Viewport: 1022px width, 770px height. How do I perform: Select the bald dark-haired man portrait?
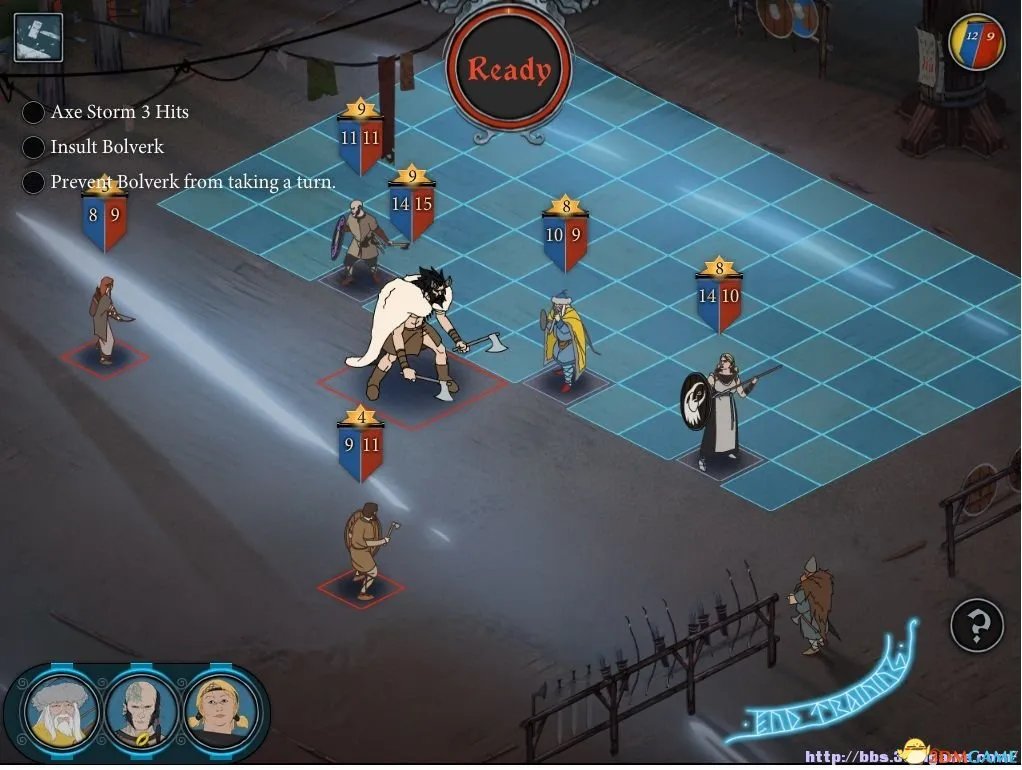click(x=142, y=711)
